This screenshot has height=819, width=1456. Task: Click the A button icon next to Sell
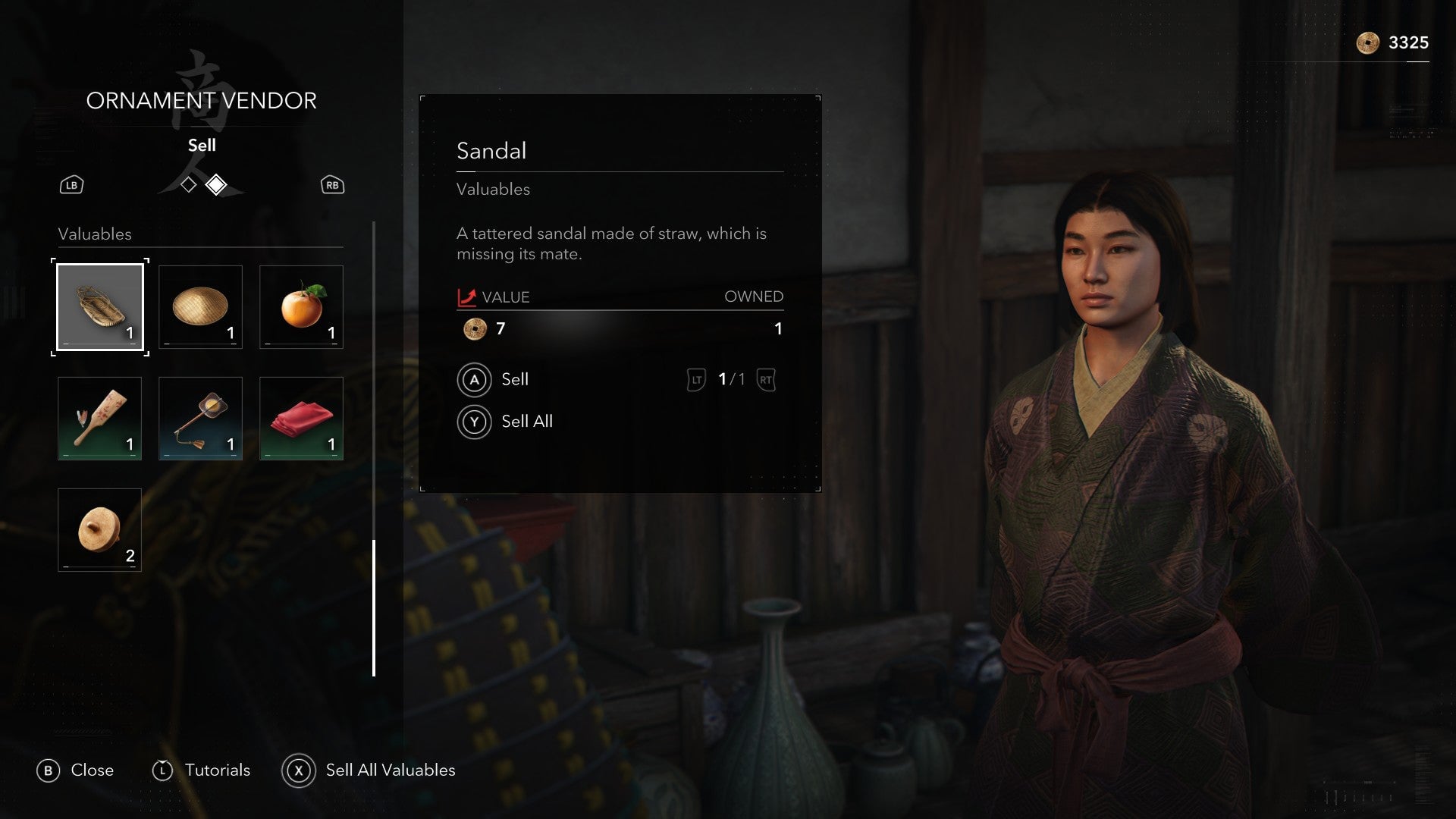(x=475, y=380)
